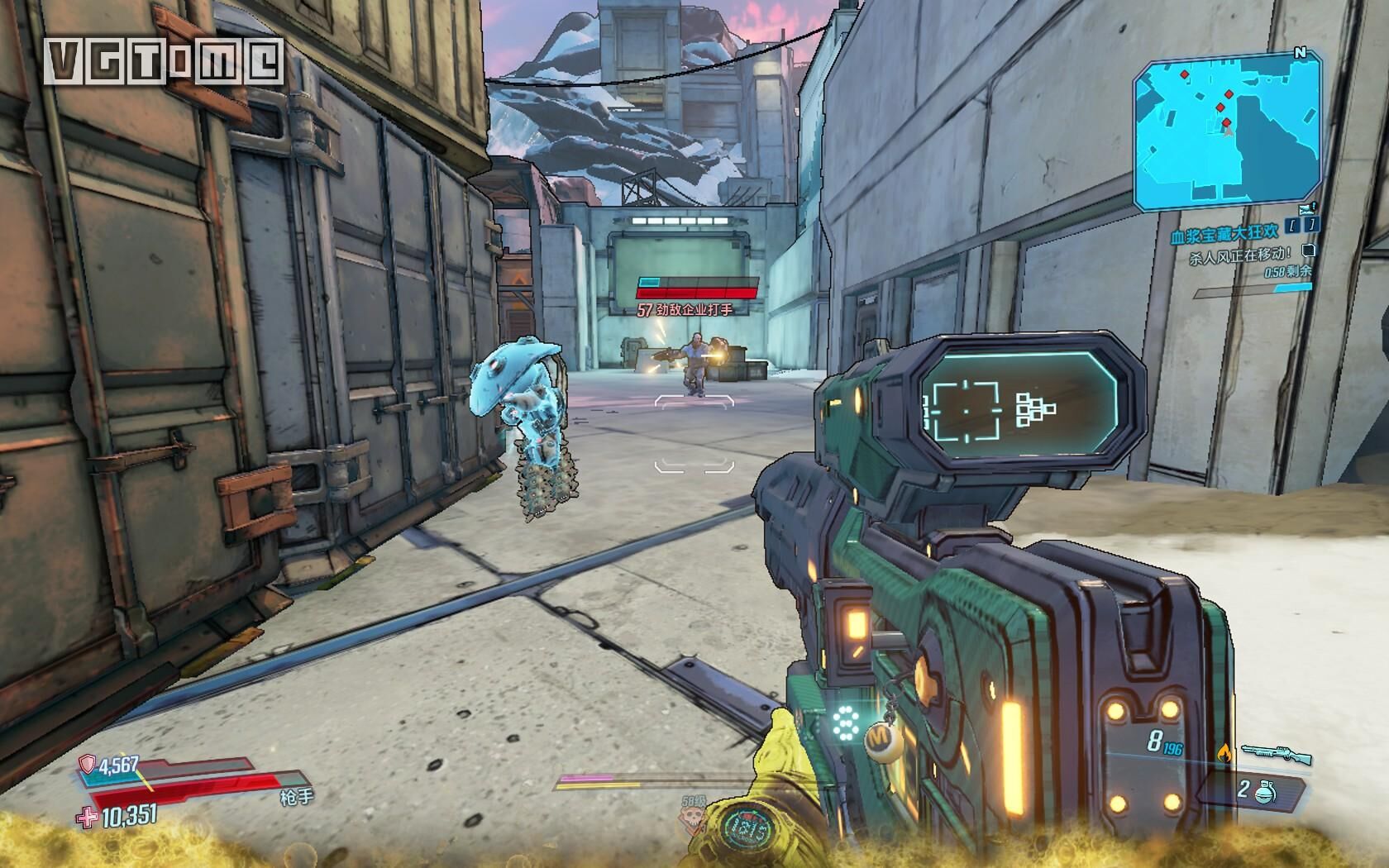The width and height of the screenshot is (1389, 868).
Task: Click the fire element icon by weapon
Action: click(1224, 751)
